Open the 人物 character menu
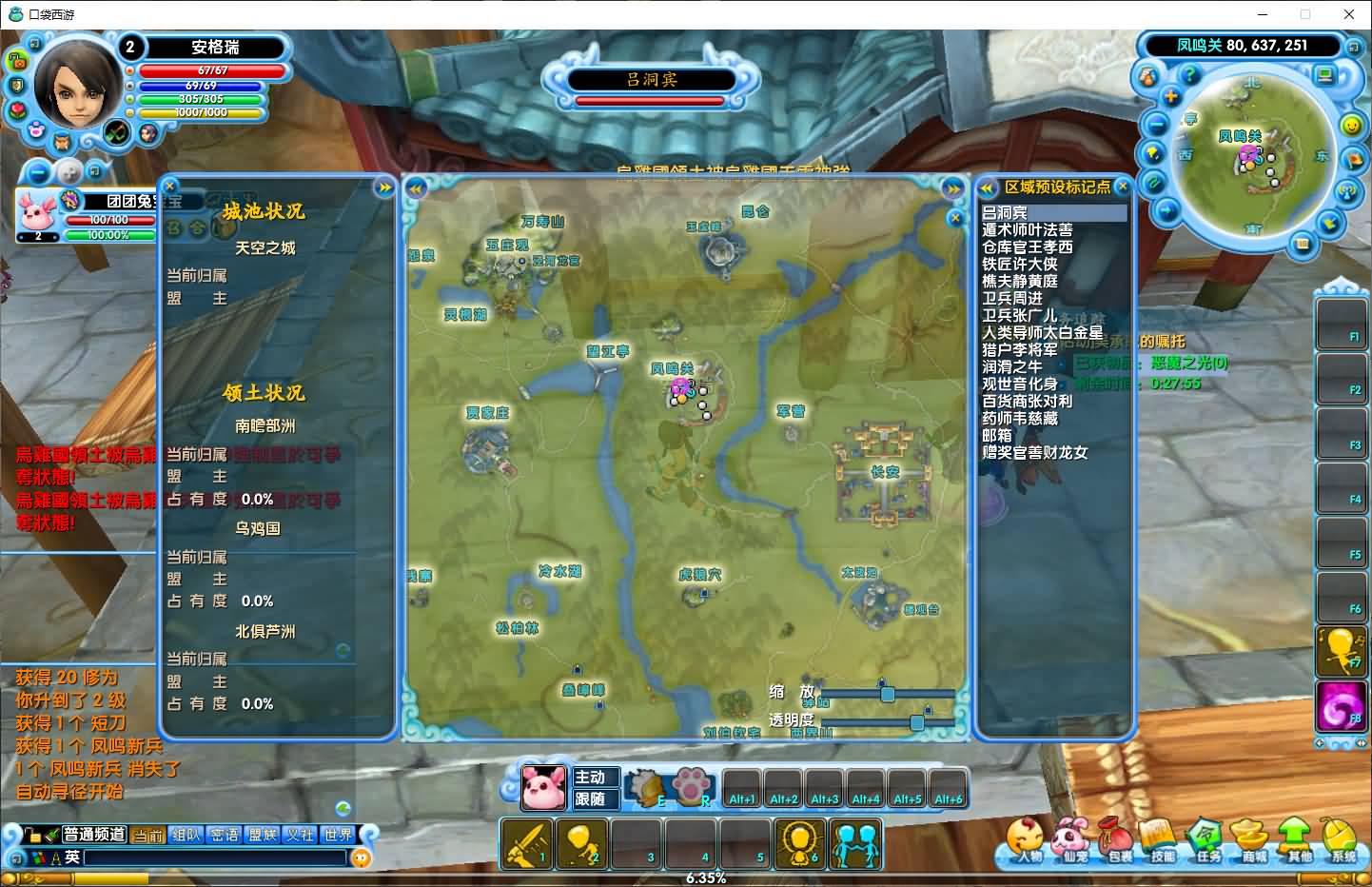Screen dimensions: 1372x887 [1026, 841]
